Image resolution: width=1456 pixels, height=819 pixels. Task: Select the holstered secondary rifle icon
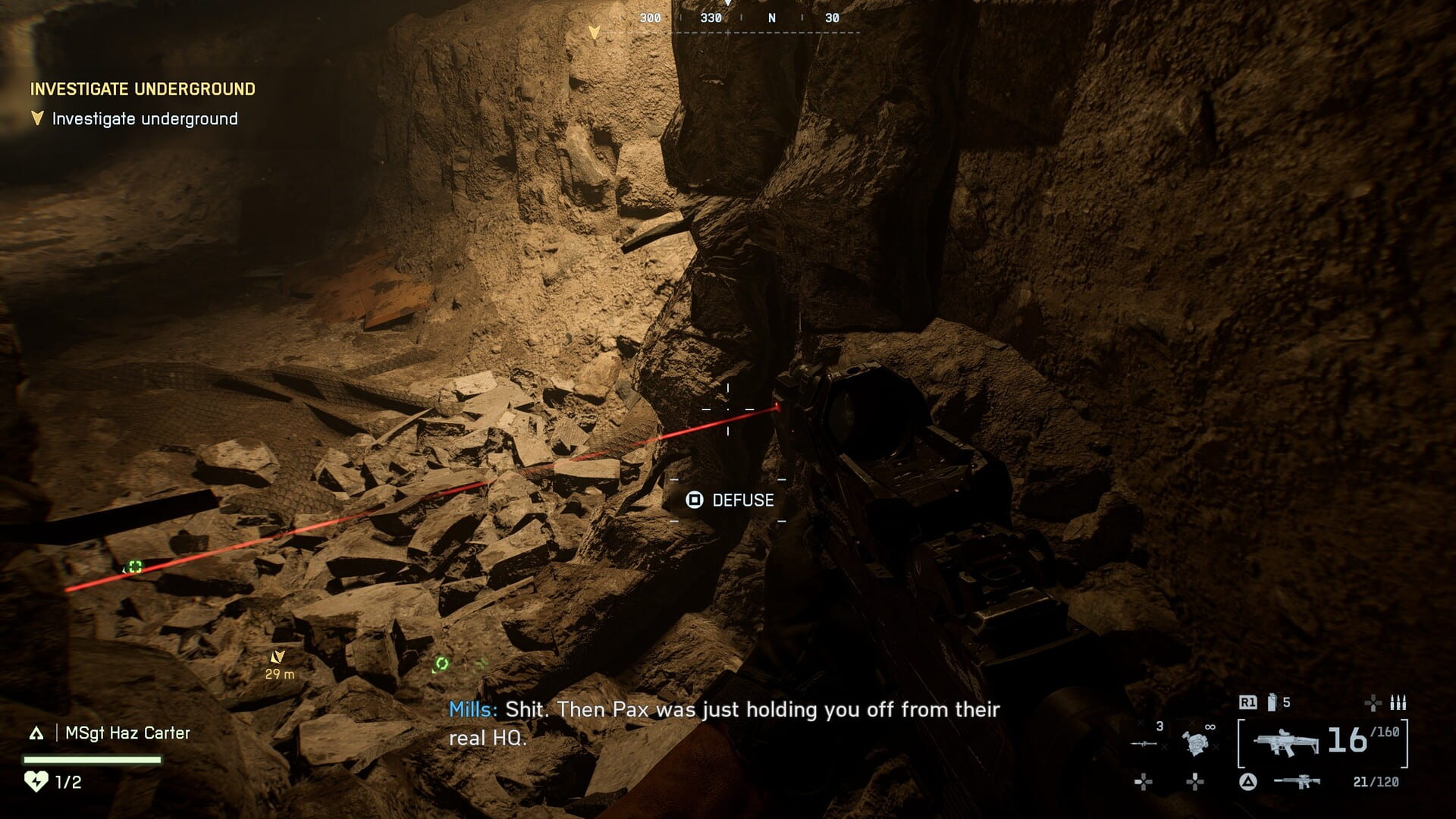(x=1298, y=783)
